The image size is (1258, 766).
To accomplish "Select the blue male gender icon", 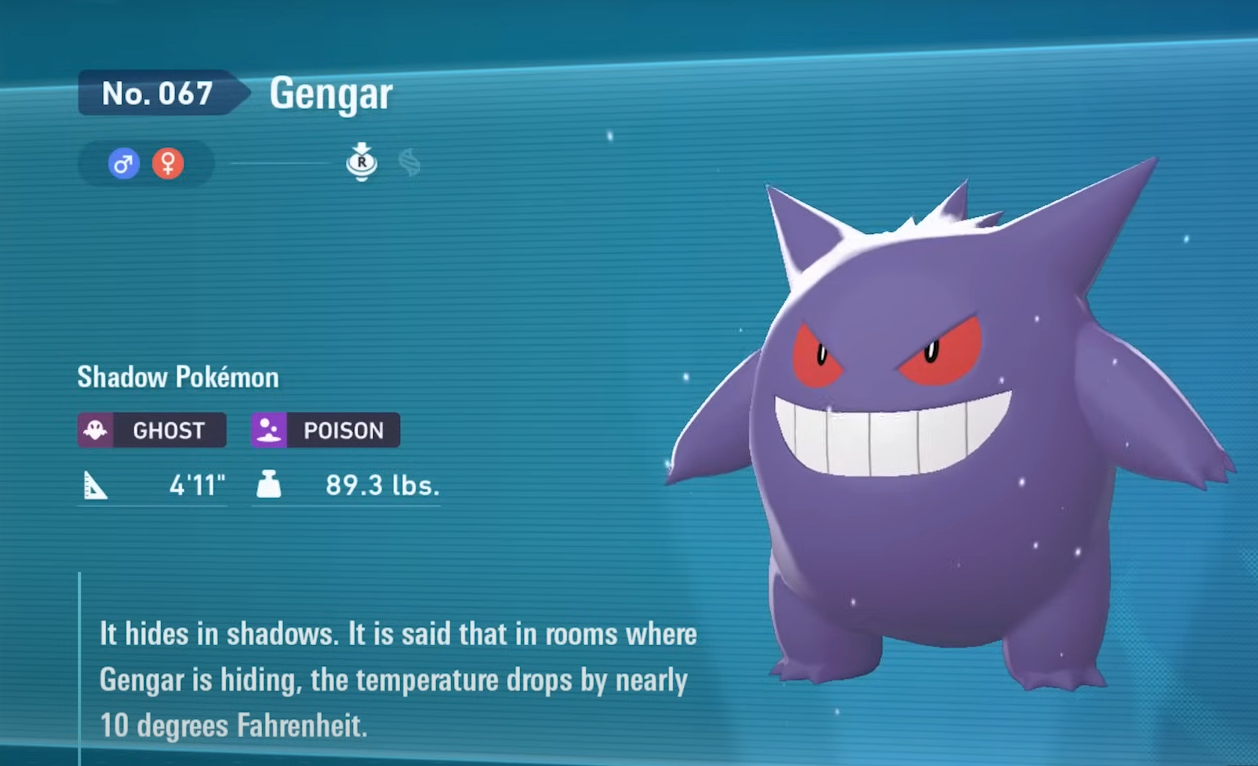I will (x=124, y=163).
